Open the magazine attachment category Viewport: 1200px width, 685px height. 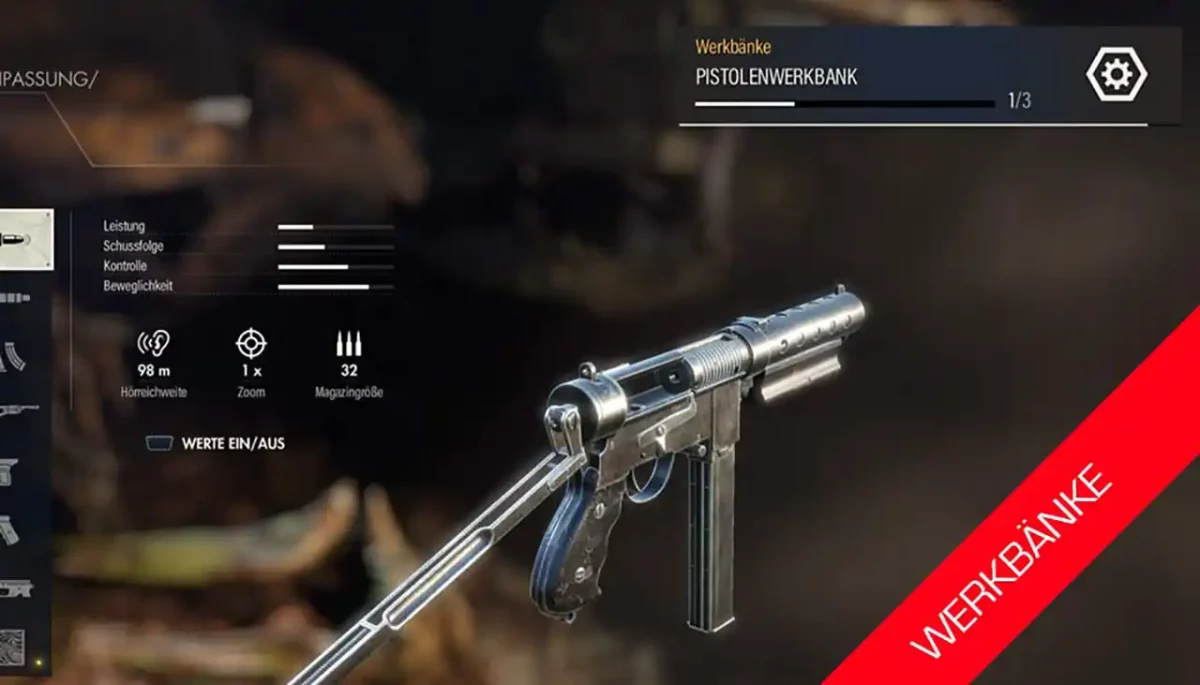click(12, 355)
